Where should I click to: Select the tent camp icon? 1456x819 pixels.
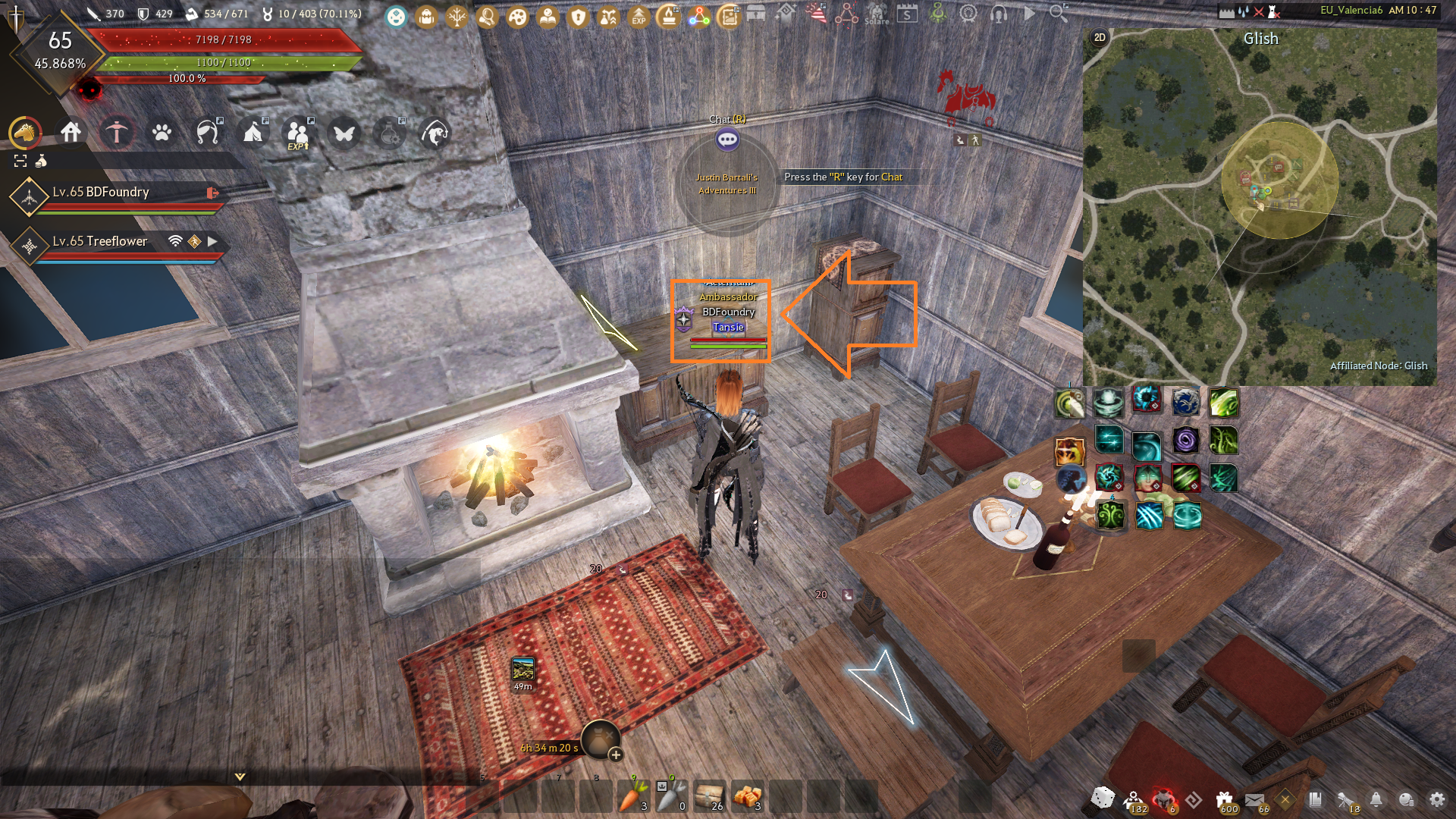click(253, 133)
